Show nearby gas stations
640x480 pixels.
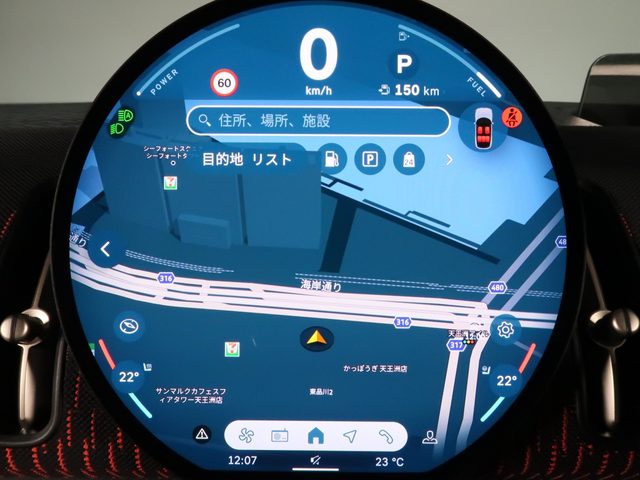[331, 159]
